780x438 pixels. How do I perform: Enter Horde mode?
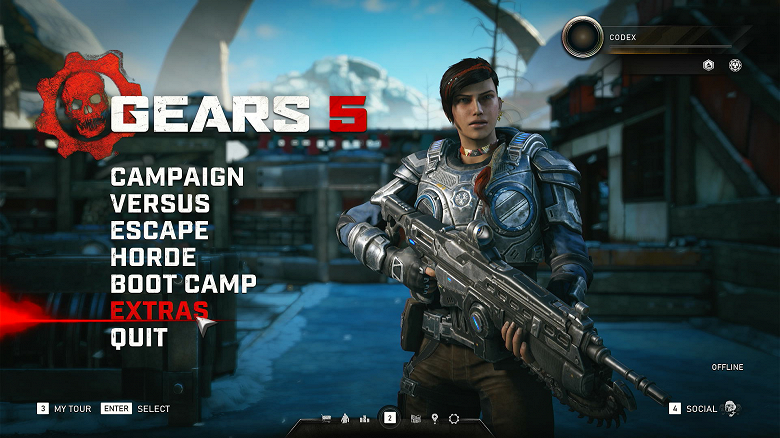click(153, 257)
